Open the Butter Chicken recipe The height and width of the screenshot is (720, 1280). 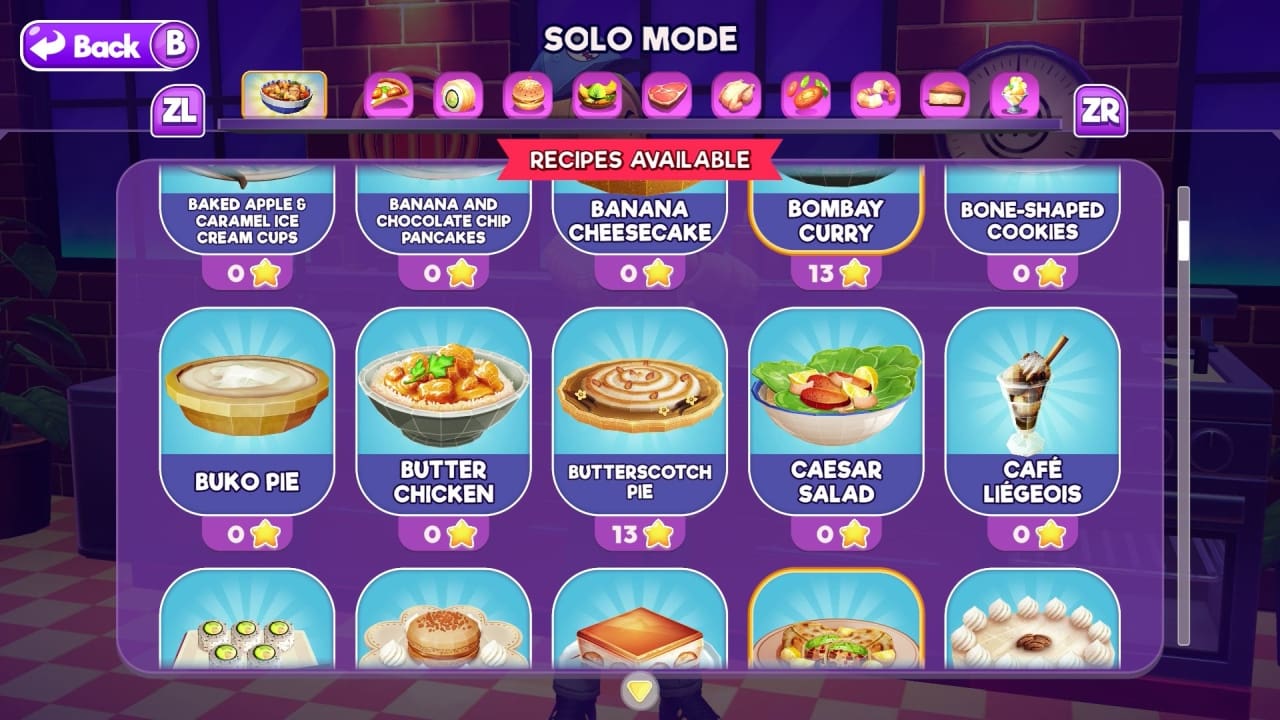click(x=444, y=405)
